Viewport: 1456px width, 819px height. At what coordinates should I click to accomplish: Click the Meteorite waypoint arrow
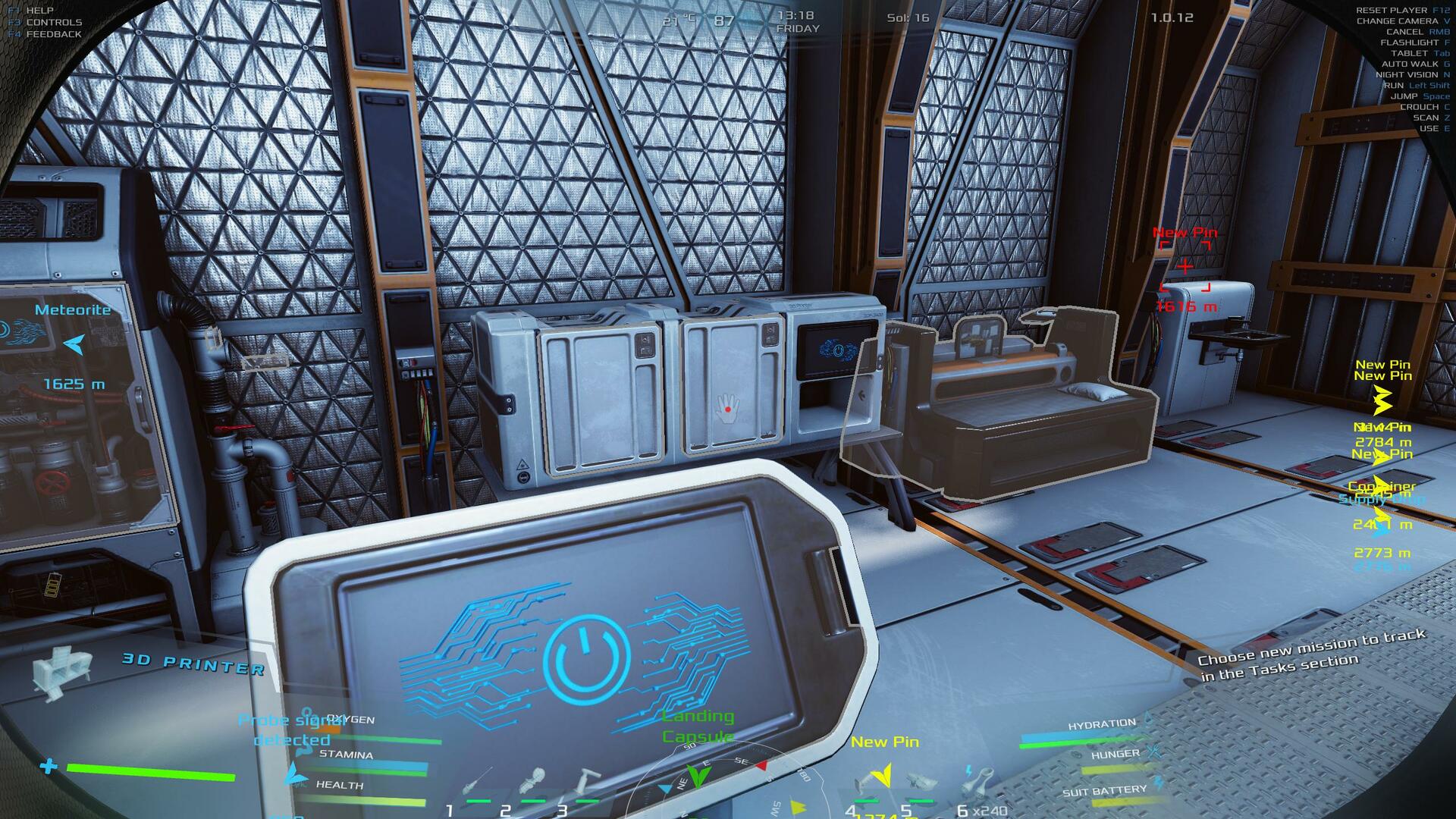tap(74, 345)
